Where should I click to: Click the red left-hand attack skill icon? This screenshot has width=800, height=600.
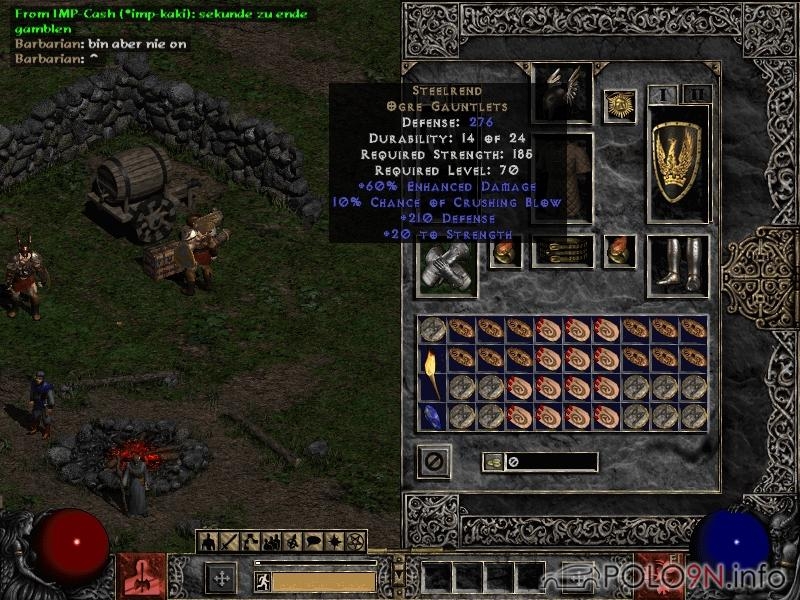(141, 576)
